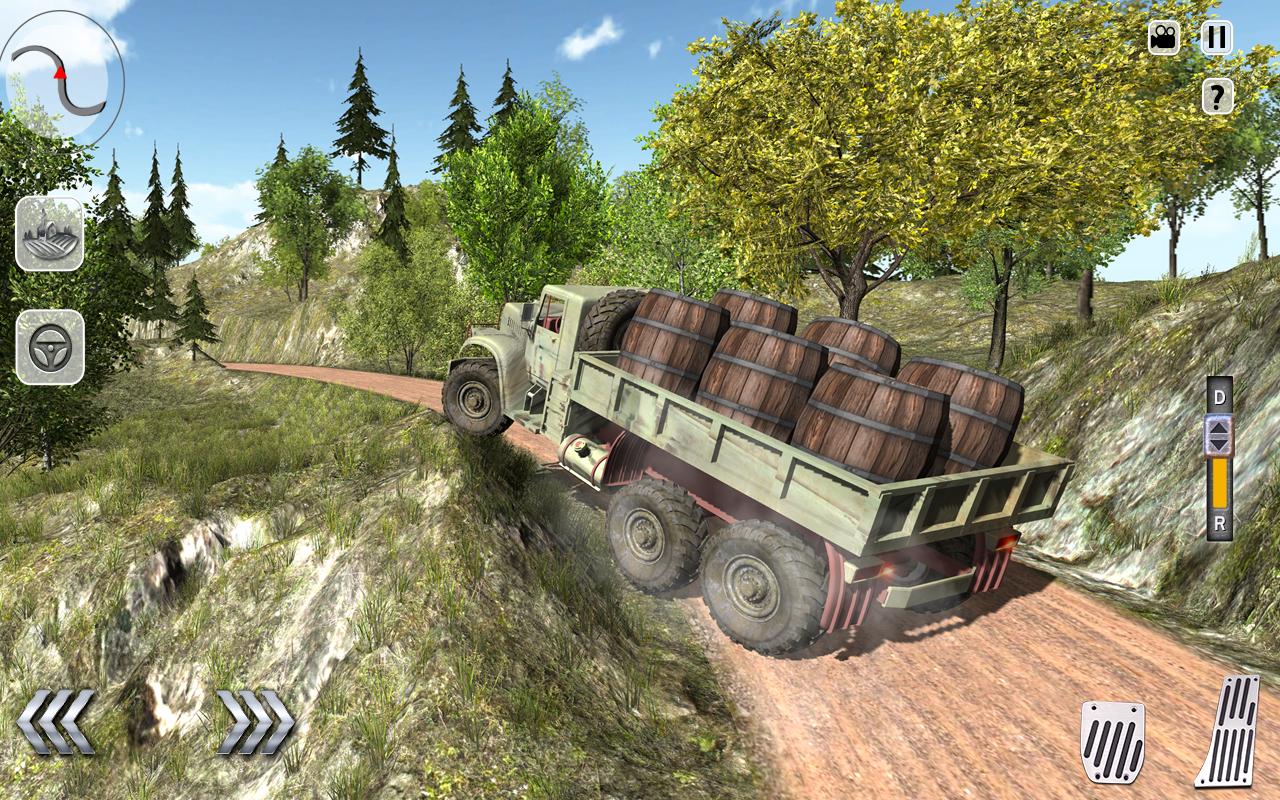Click the shifter's down arrow
The image size is (1280, 800).
click(1219, 445)
